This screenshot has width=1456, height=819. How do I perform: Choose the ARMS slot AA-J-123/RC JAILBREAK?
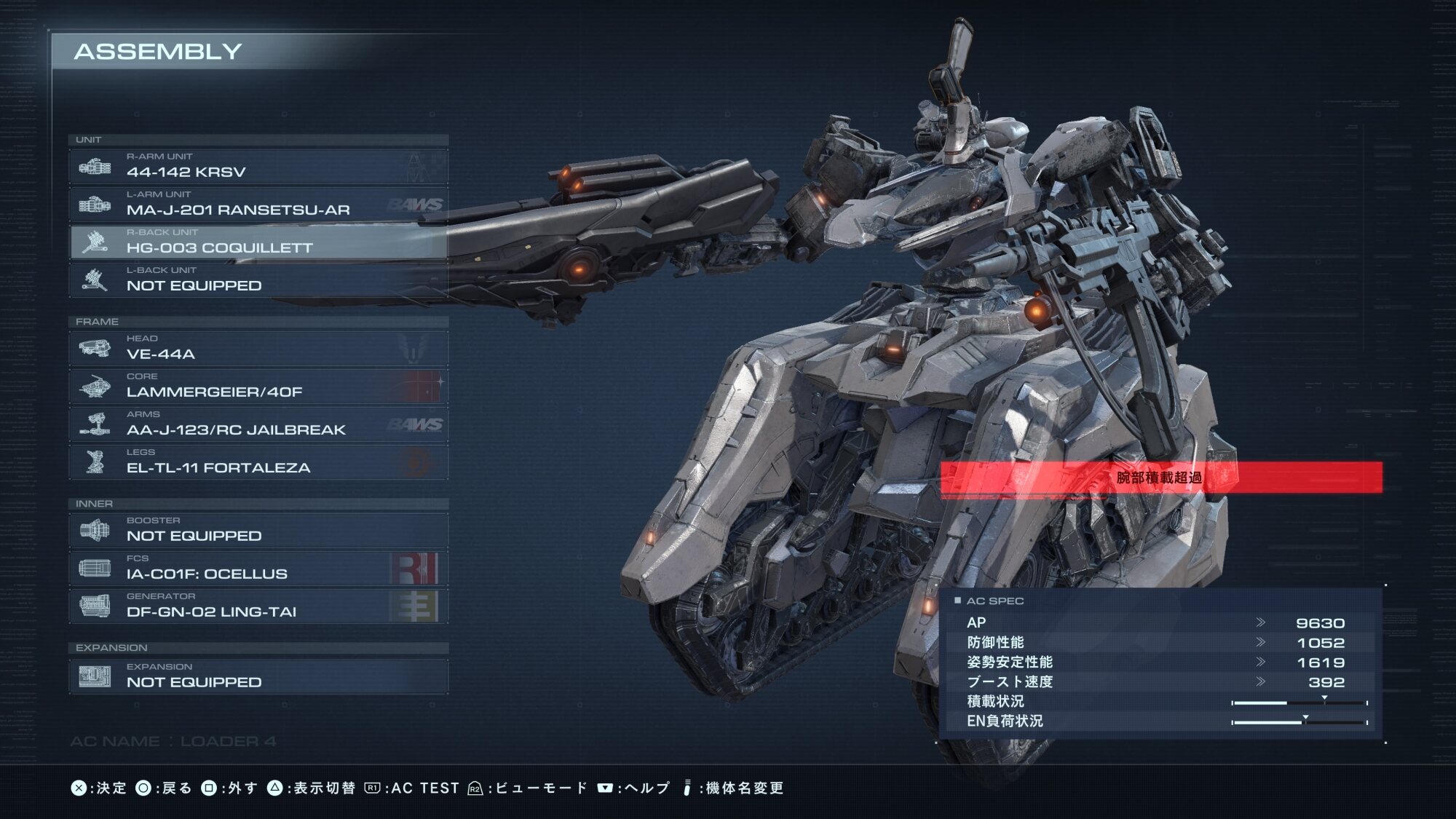click(x=258, y=424)
